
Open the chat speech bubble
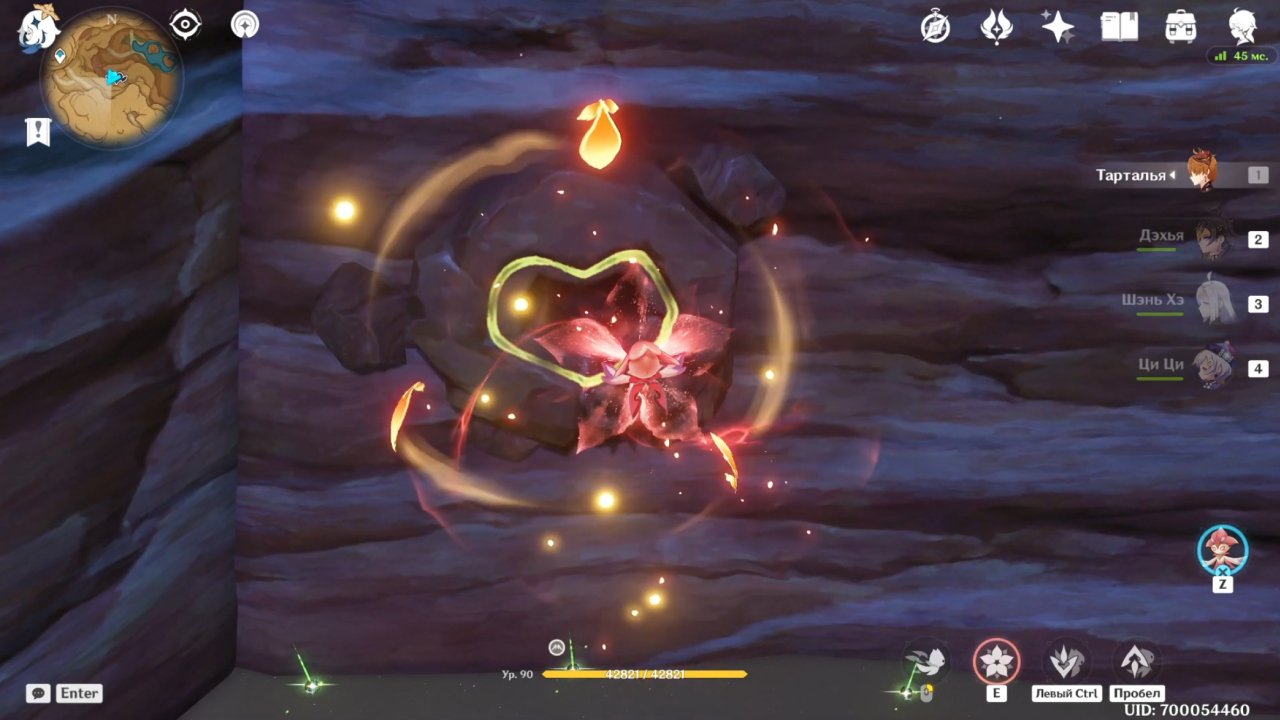tap(38, 693)
